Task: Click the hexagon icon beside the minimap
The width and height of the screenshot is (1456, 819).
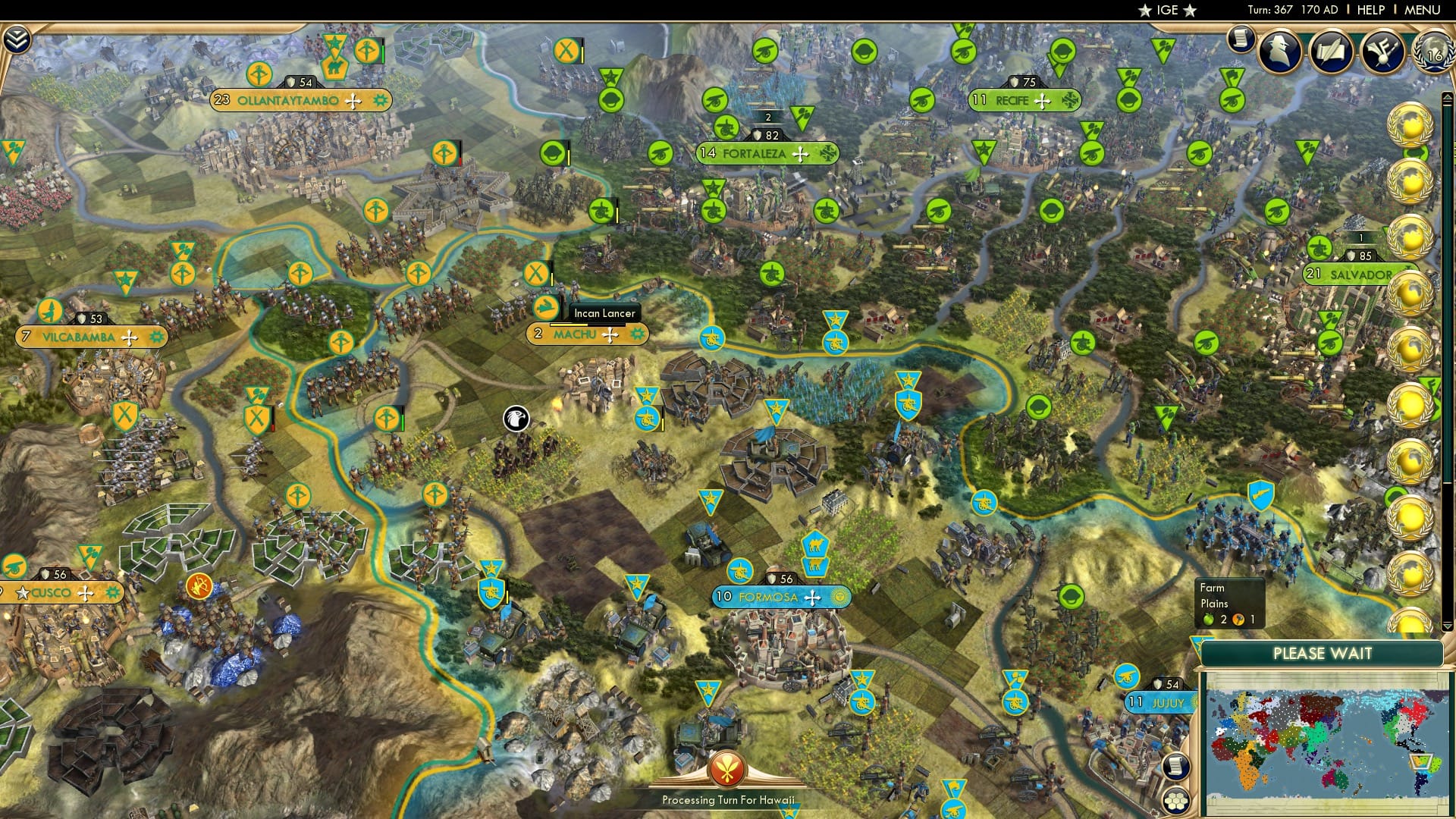Action: click(x=1176, y=801)
